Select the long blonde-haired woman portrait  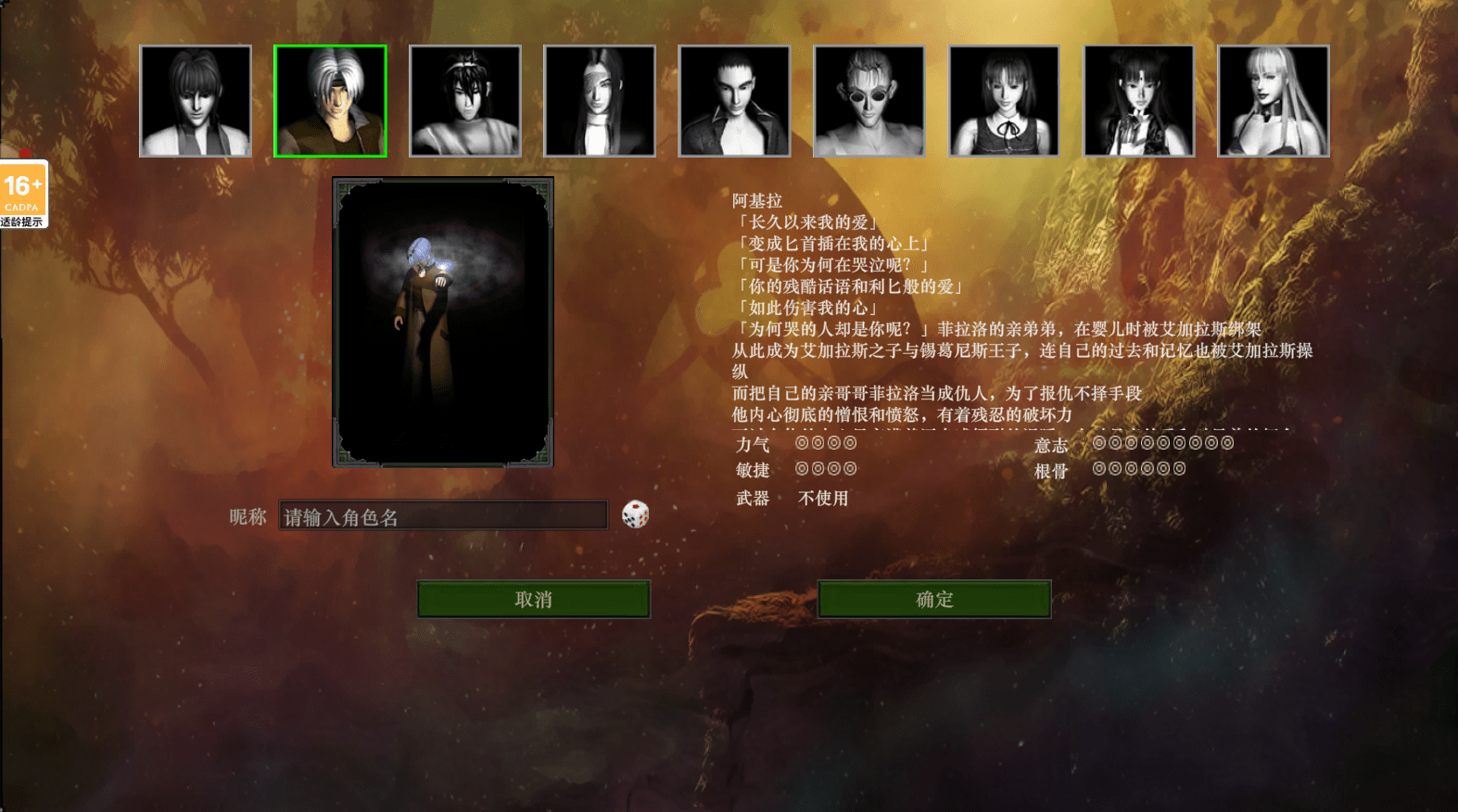(1274, 101)
